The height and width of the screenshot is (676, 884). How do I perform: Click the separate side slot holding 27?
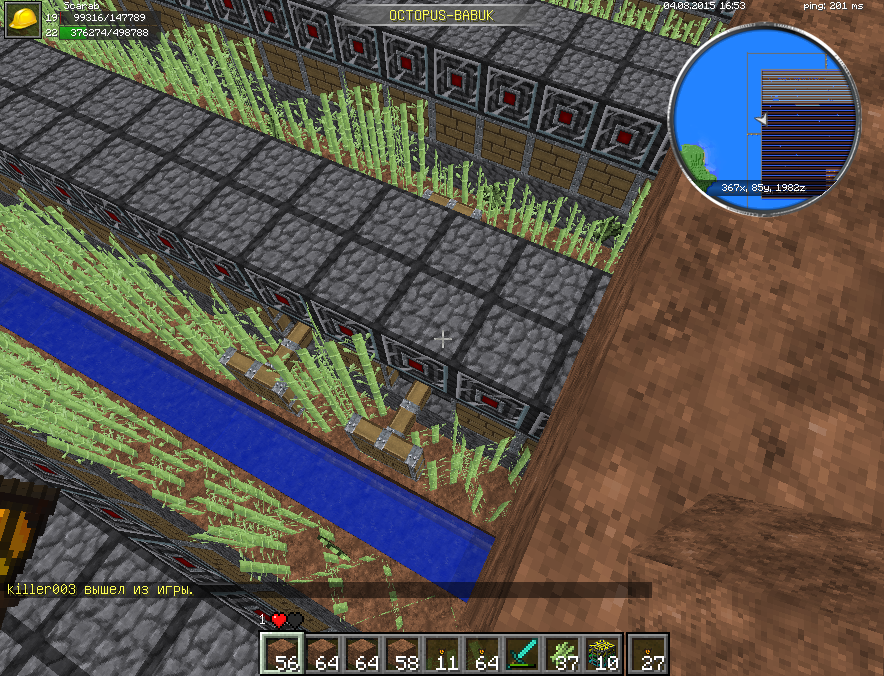649,653
